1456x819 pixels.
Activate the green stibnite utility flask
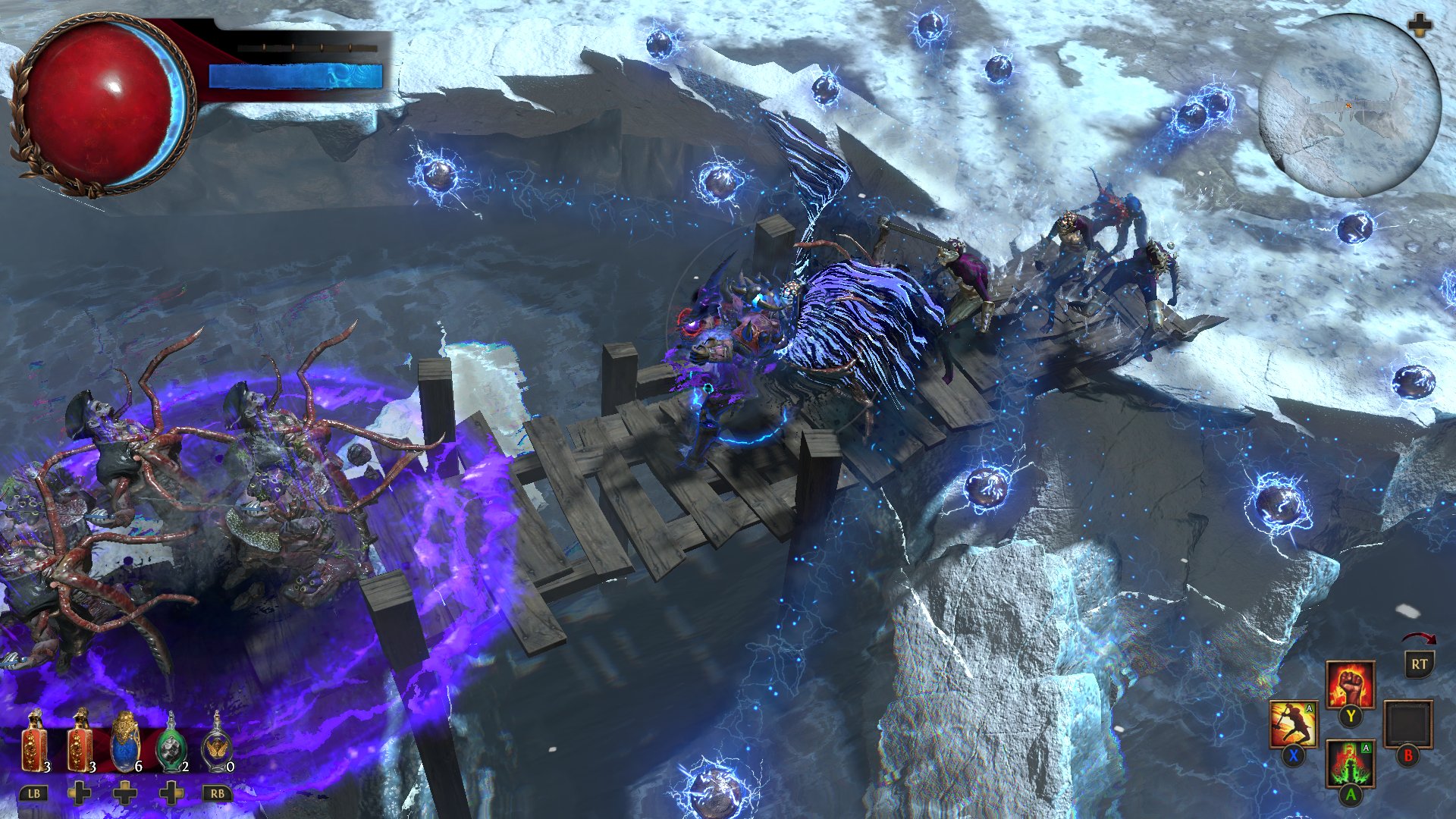(172, 745)
